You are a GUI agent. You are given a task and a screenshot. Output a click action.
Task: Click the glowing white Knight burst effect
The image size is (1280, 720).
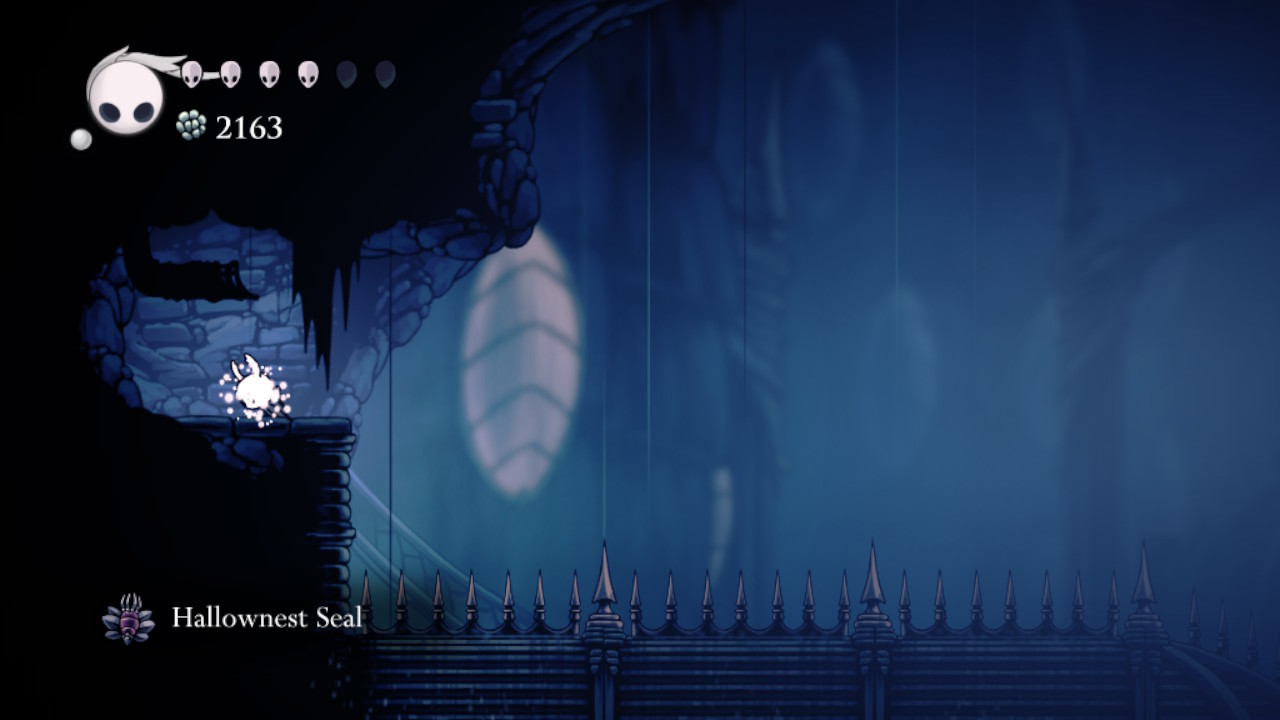tap(255, 390)
